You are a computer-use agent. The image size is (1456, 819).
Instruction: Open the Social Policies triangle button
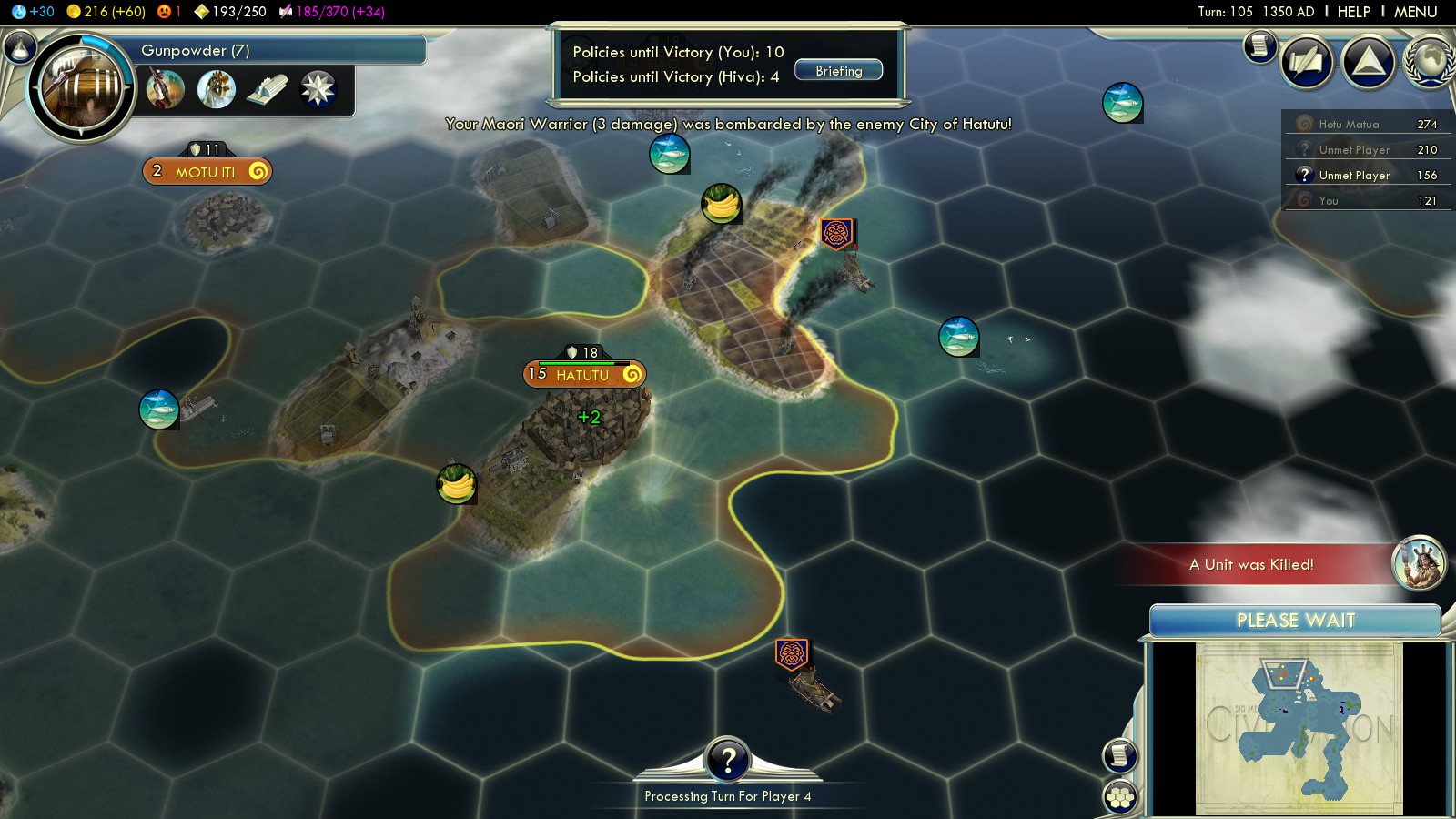pyautogui.click(x=1368, y=62)
